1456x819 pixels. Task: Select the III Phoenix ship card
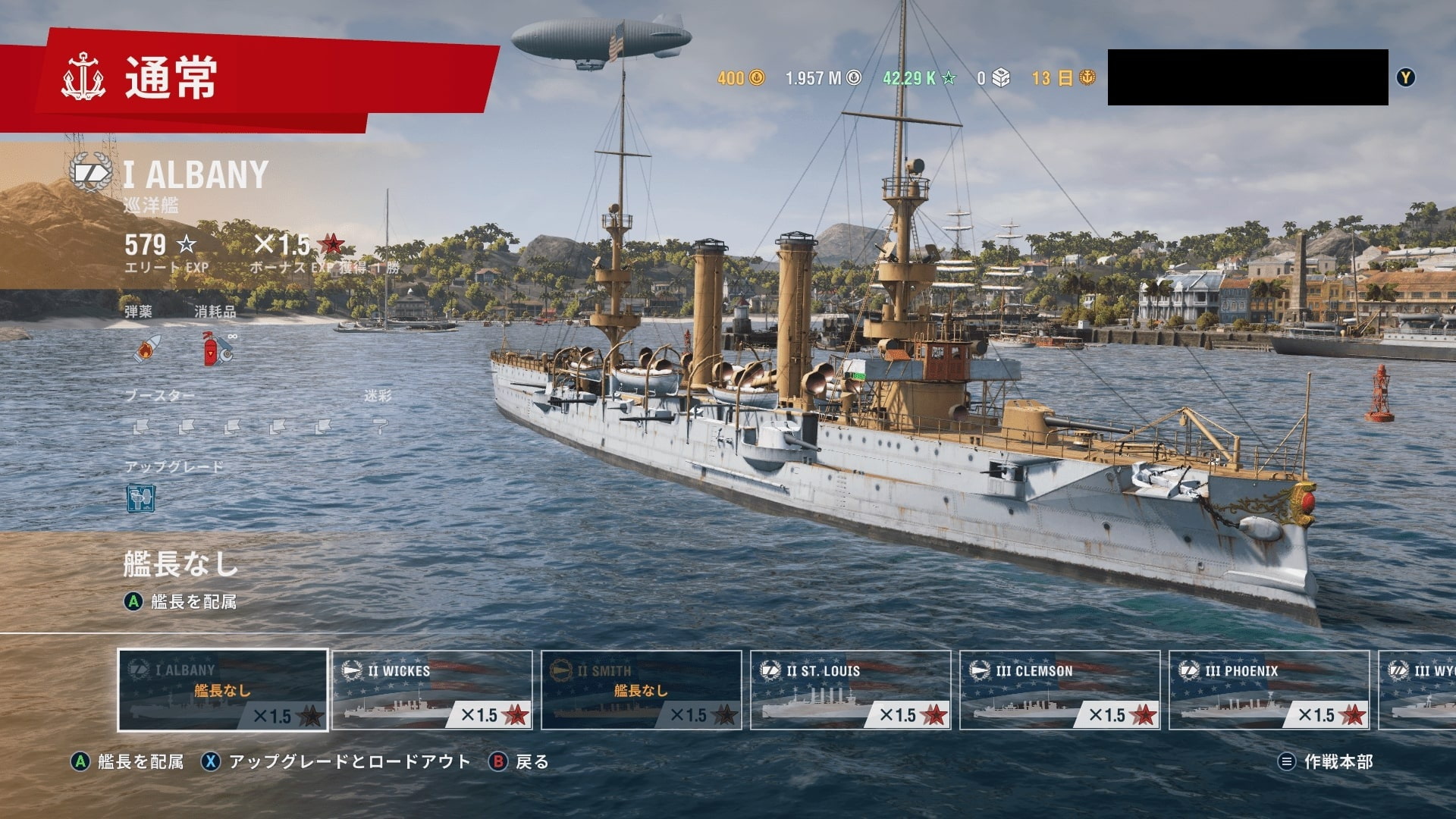click(1269, 690)
